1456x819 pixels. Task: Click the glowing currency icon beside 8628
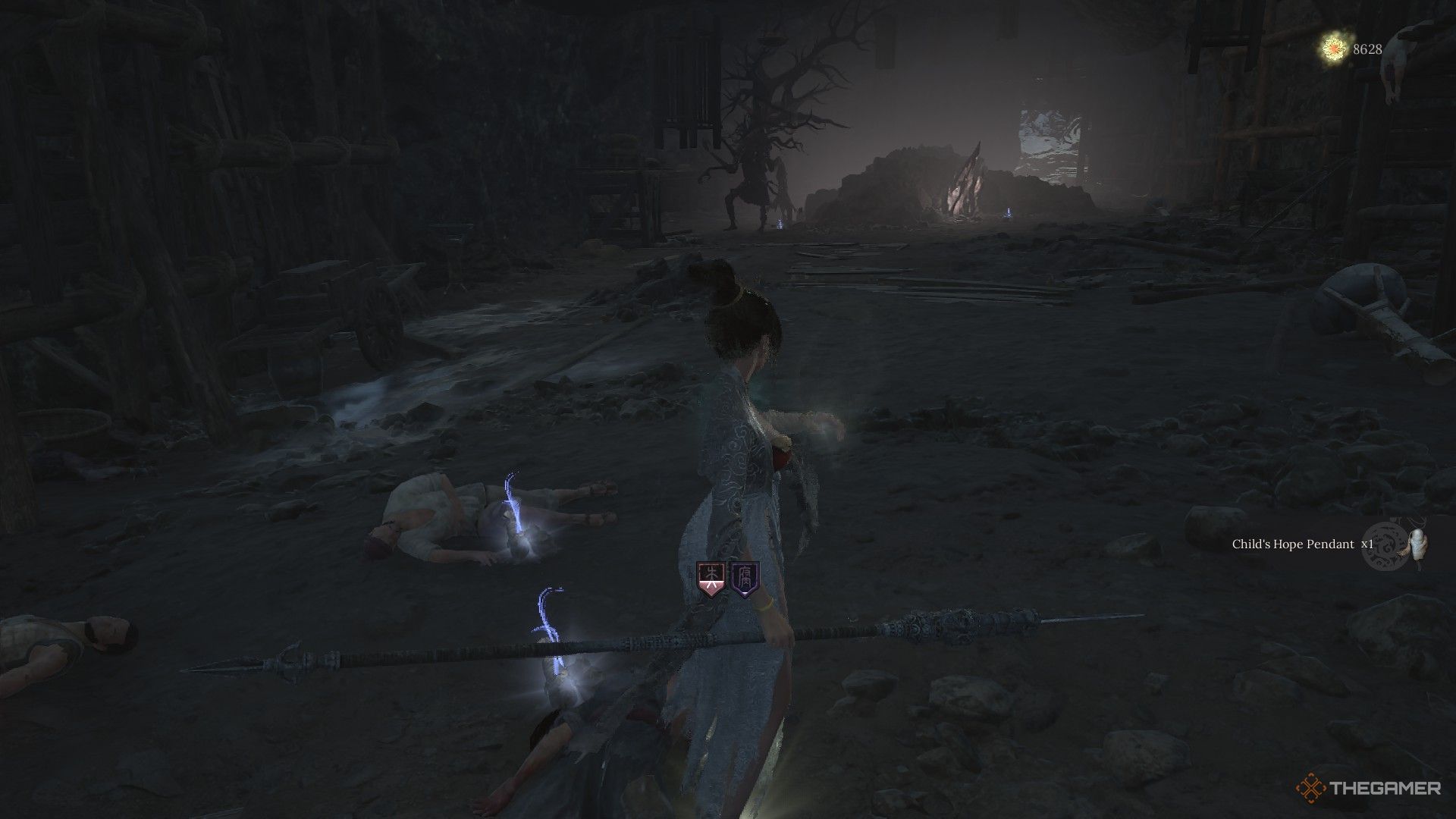pyautogui.click(x=1334, y=49)
